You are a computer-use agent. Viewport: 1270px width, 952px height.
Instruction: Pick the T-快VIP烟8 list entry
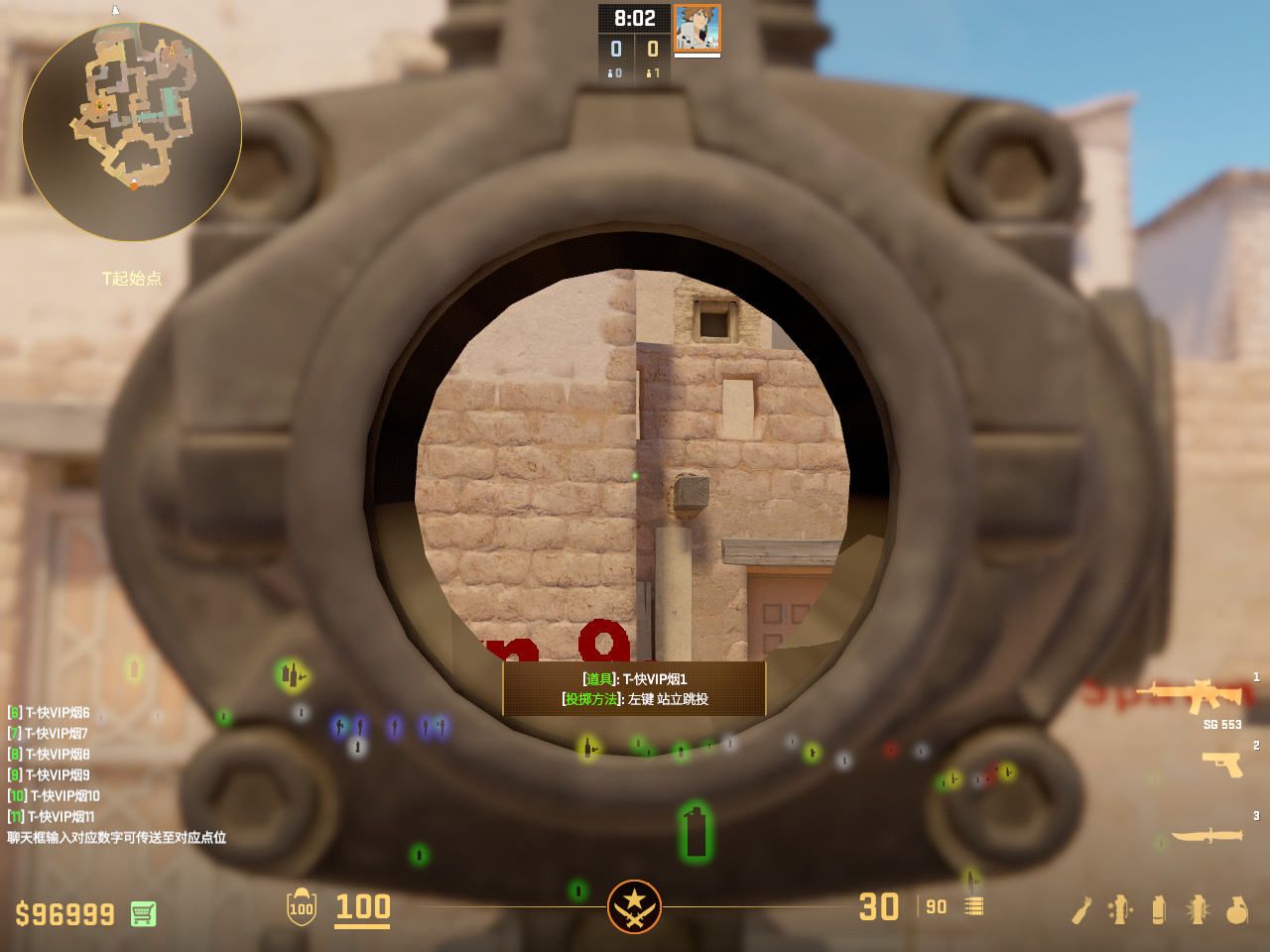click(x=49, y=754)
